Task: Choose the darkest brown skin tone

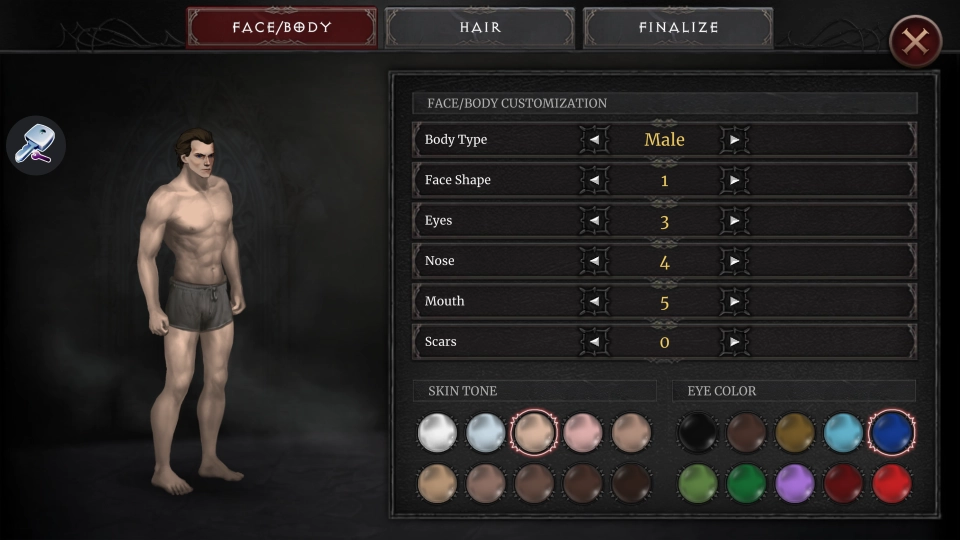Action: point(631,484)
